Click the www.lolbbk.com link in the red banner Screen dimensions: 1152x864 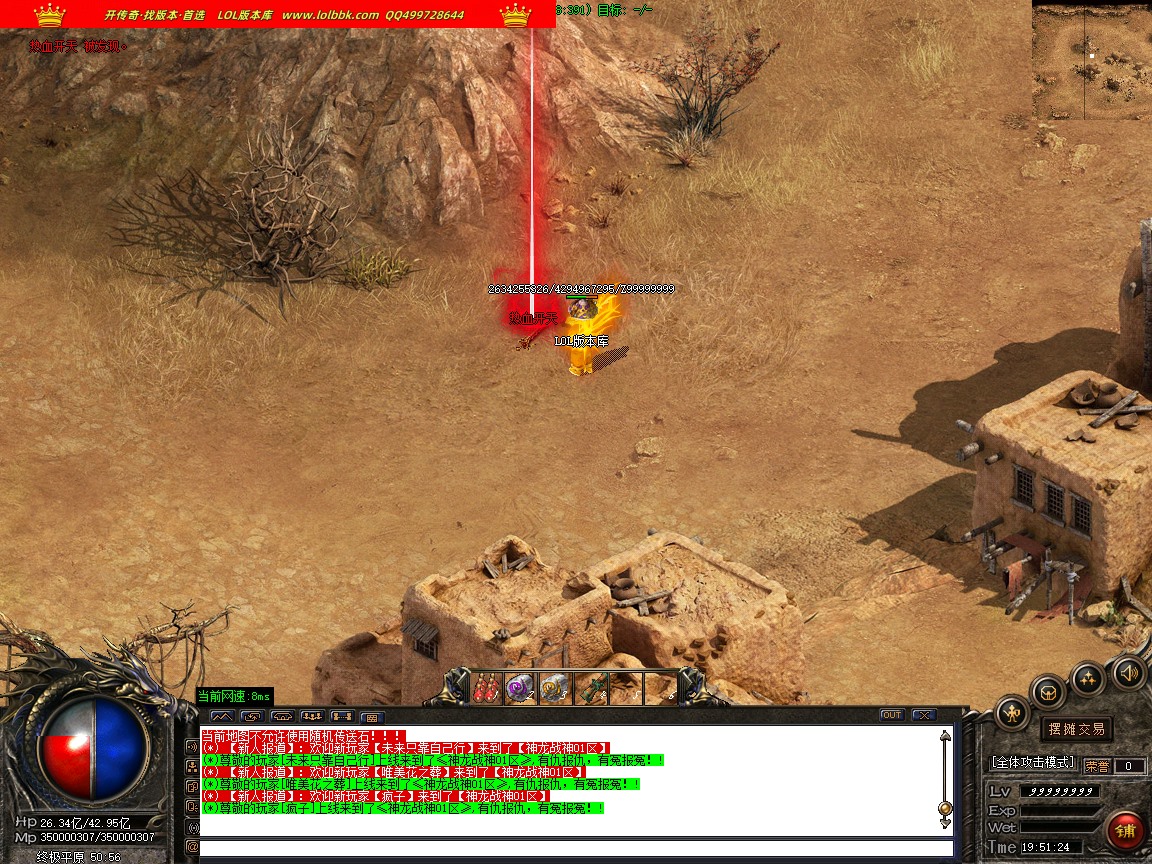[330, 15]
